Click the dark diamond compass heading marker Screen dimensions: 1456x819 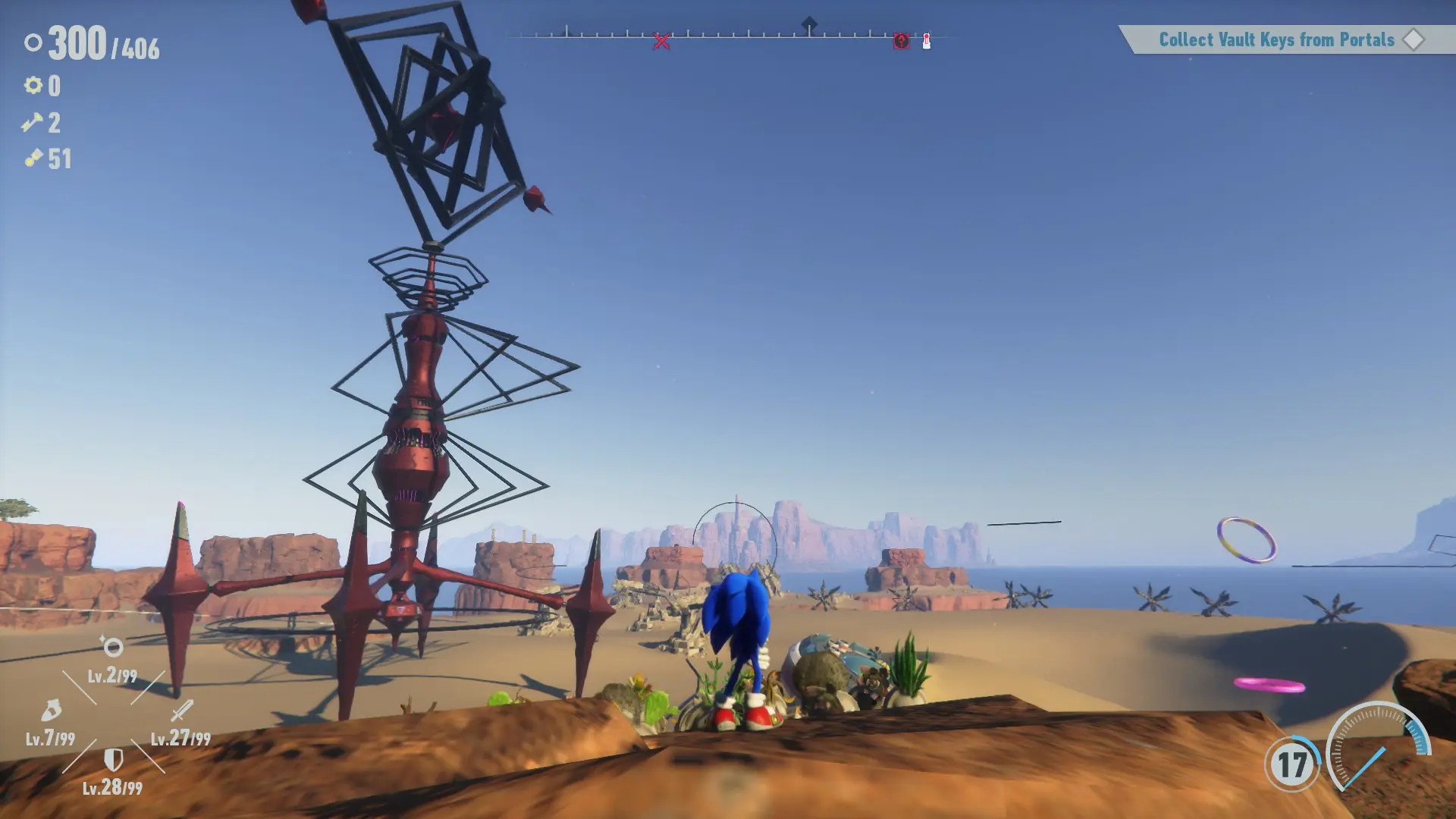(809, 24)
